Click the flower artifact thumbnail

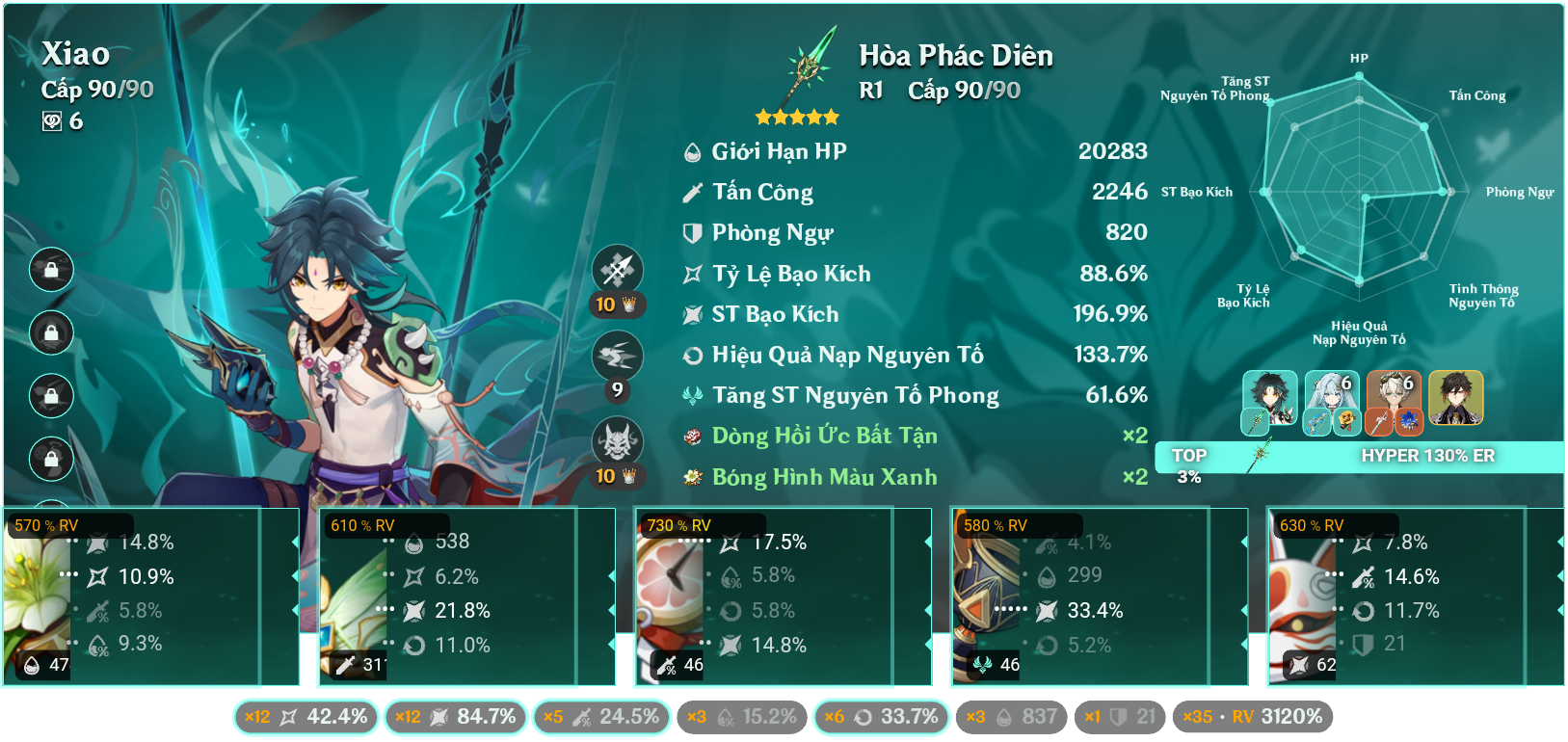[37, 597]
